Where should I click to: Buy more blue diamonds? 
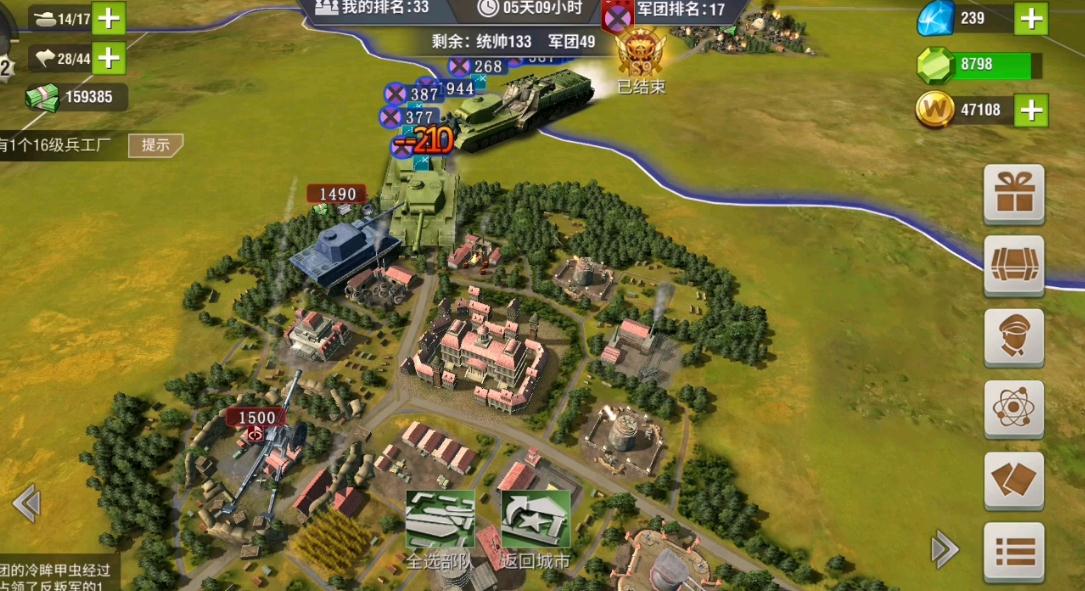click(1031, 18)
